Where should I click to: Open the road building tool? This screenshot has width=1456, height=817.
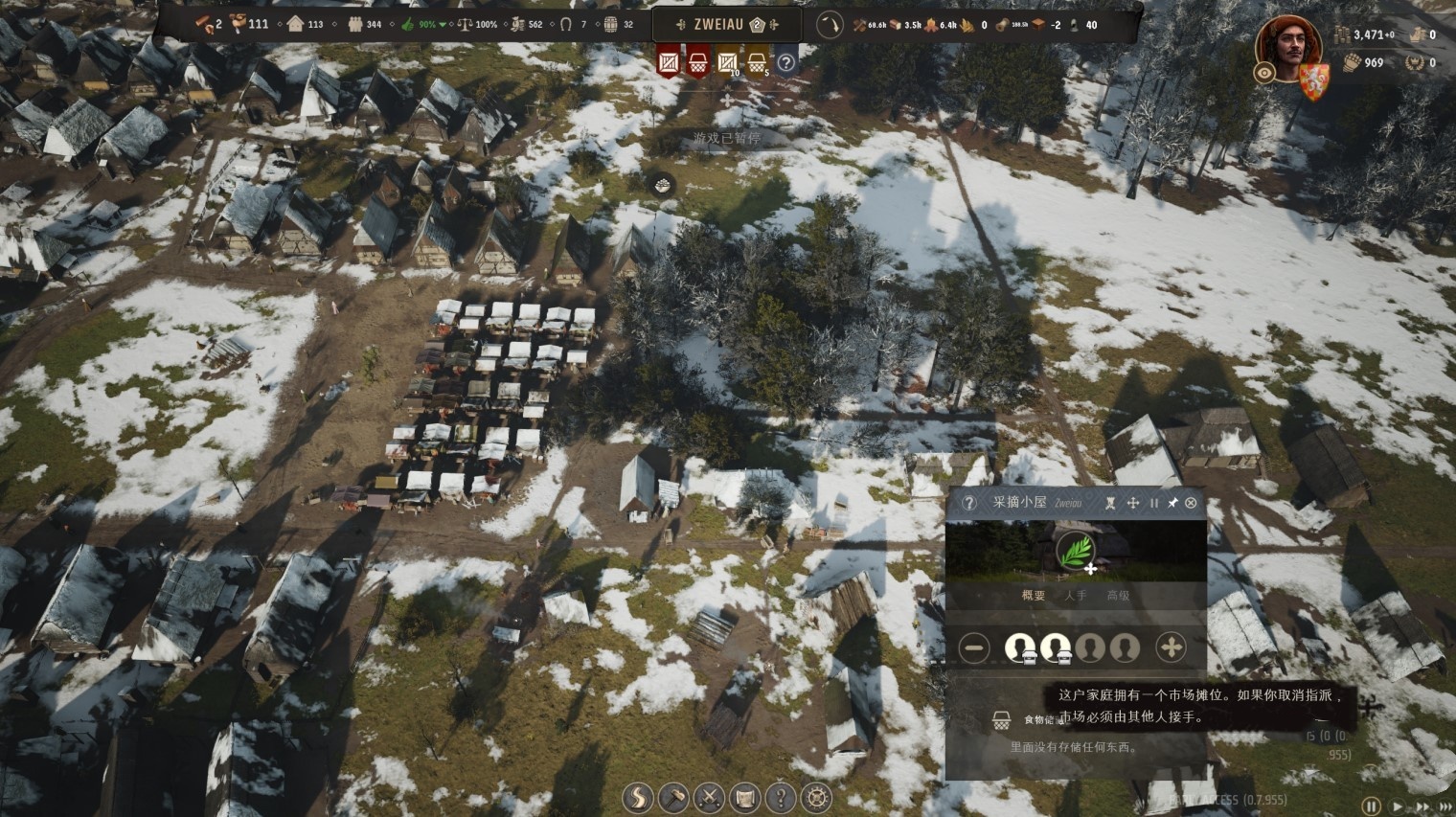click(637, 797)
